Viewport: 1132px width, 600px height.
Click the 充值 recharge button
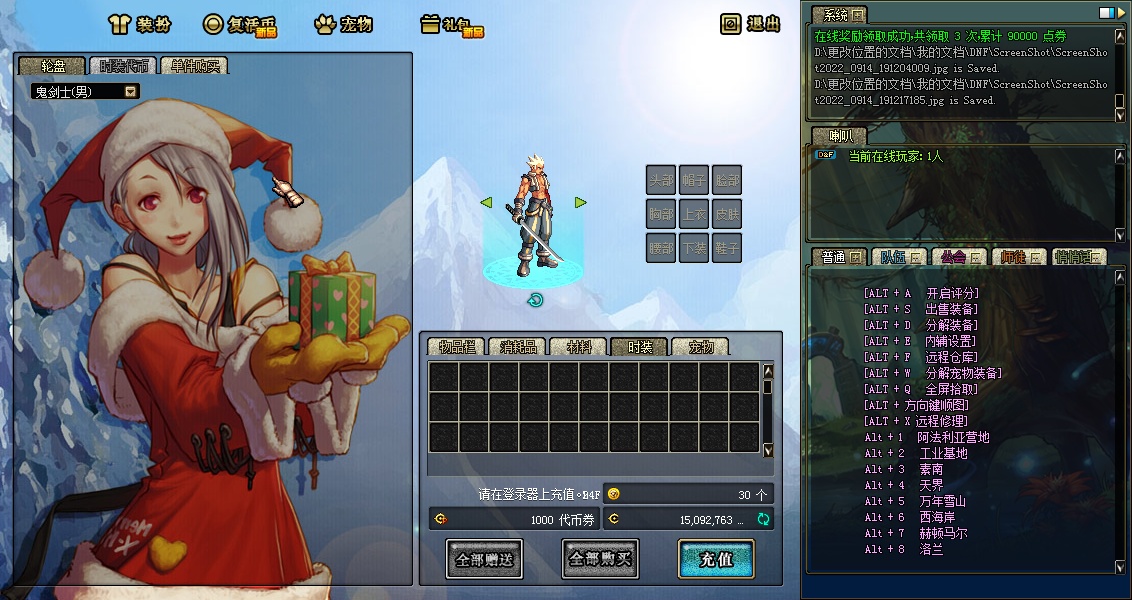click(x=716, y=559)
